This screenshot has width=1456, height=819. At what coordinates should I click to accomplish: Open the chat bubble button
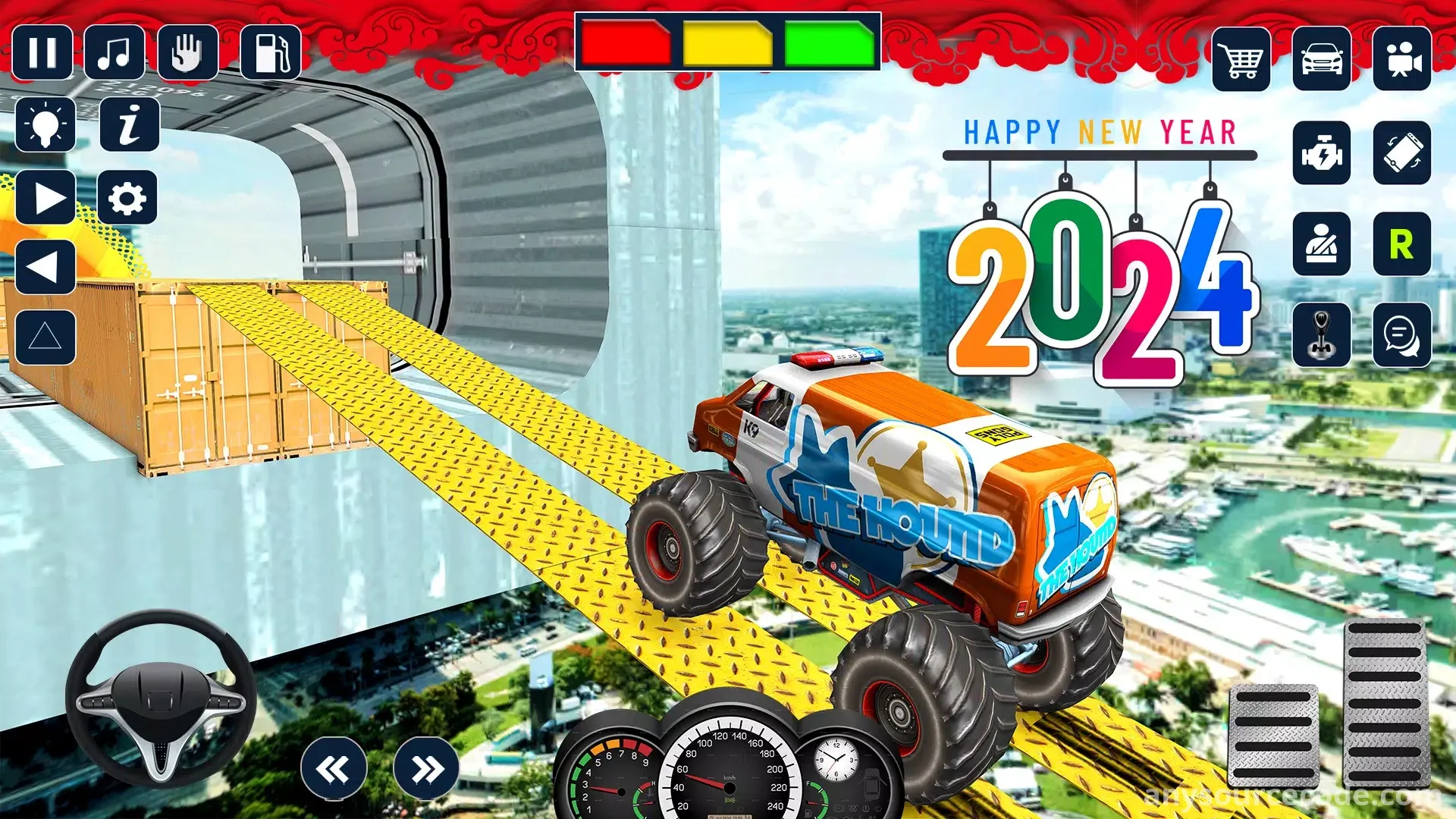(x=1402, y=335)
